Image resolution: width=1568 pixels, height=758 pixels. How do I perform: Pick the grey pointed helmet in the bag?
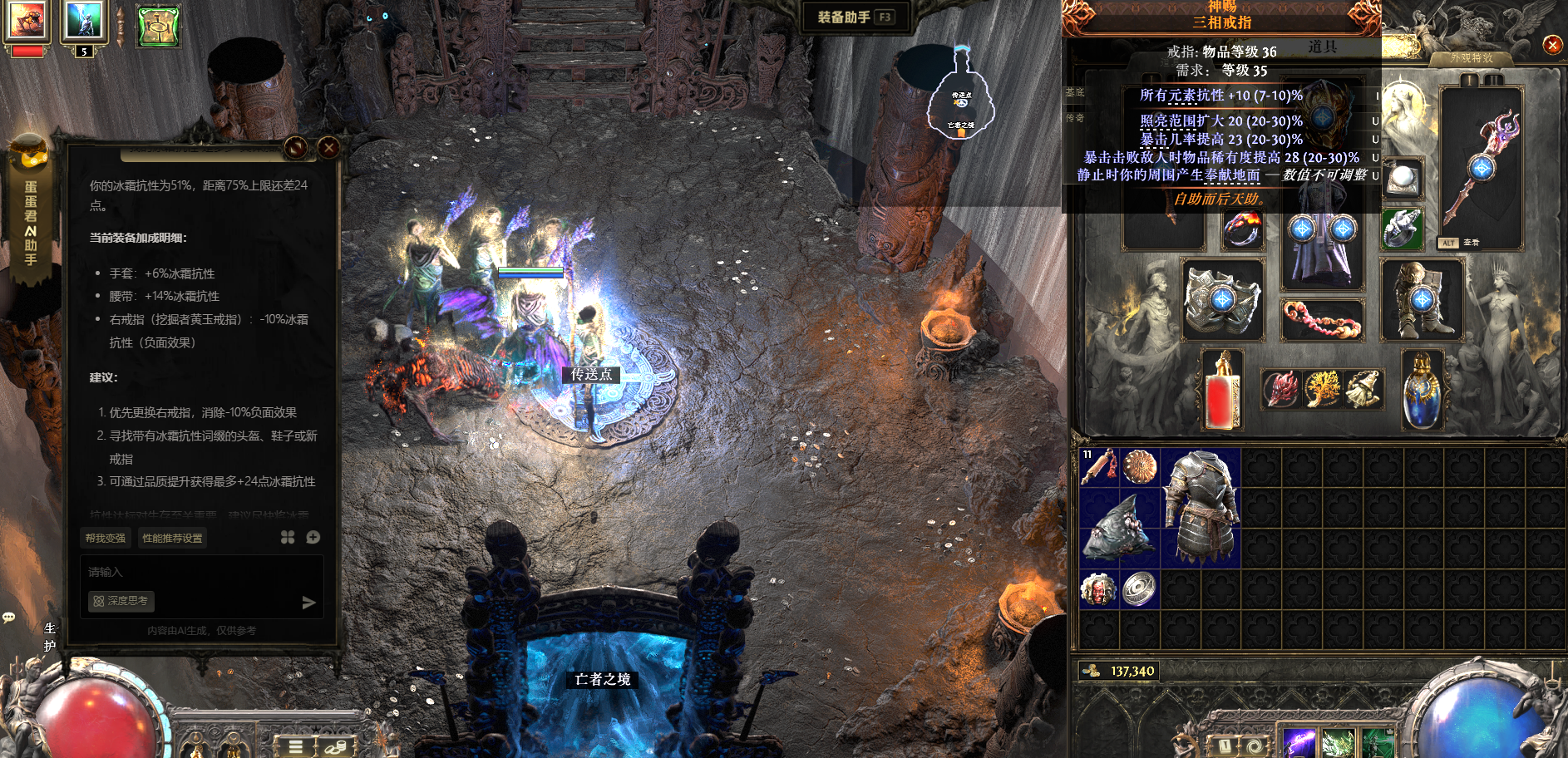[x=1118, y=529]
